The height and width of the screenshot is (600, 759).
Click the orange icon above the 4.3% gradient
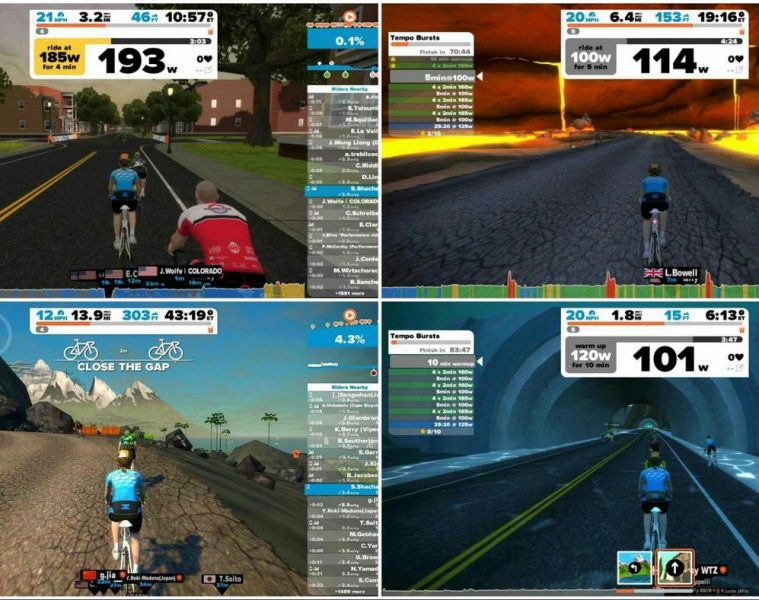(x=350, y=314)
